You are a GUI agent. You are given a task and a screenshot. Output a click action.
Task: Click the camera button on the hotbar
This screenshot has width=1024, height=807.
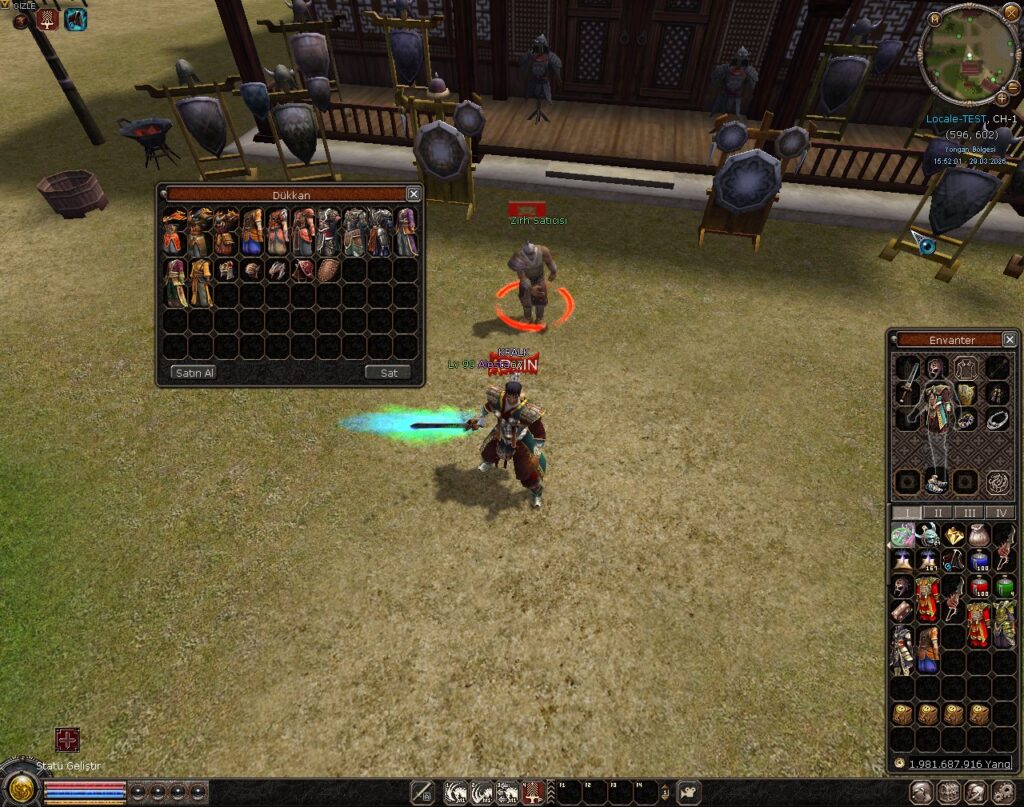tap(688, 793)
